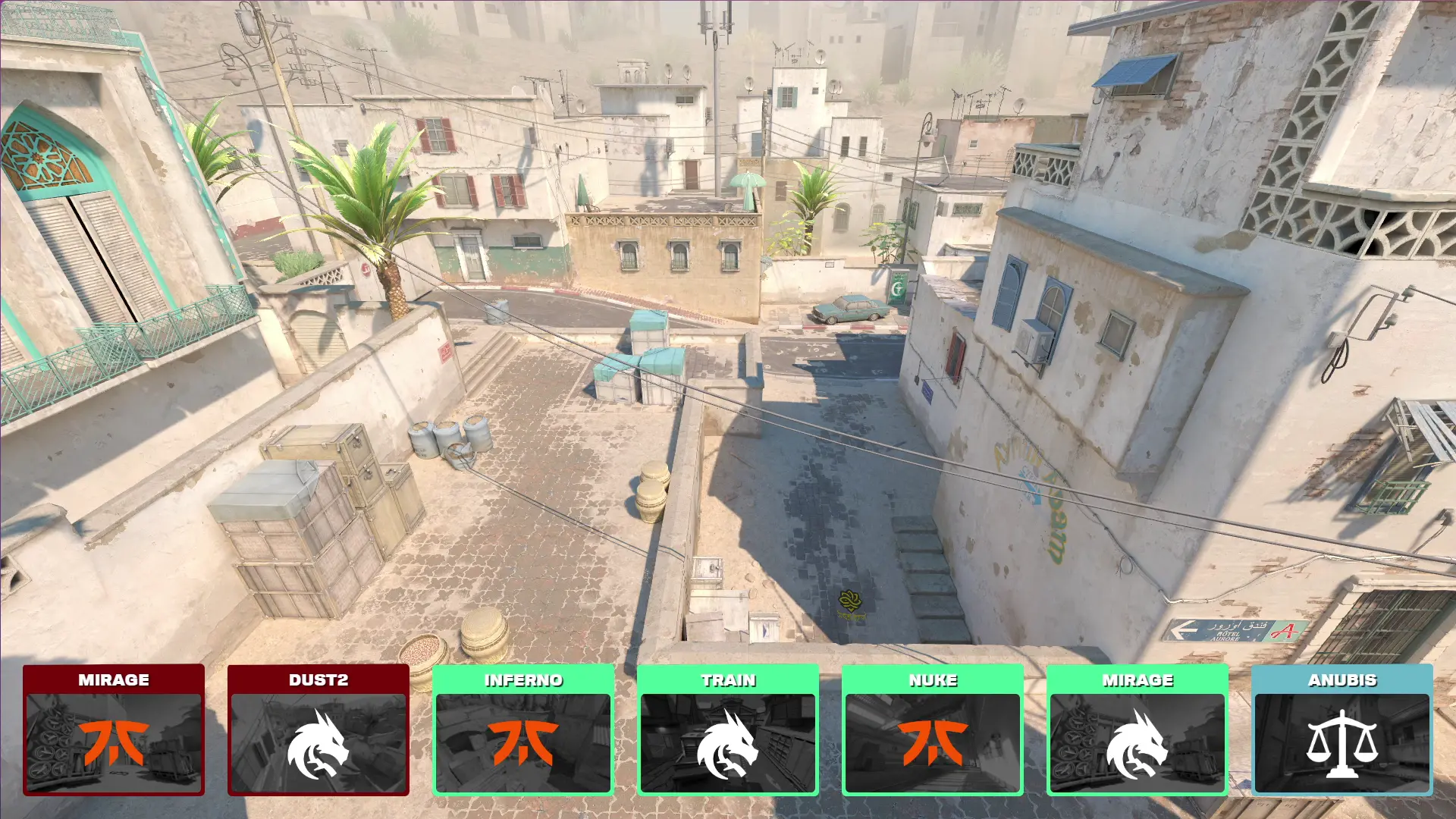This screenshot has height=819, width=1456.
Task: Choose the Anubis decider card with scales
Action: tap(1342, 730)
